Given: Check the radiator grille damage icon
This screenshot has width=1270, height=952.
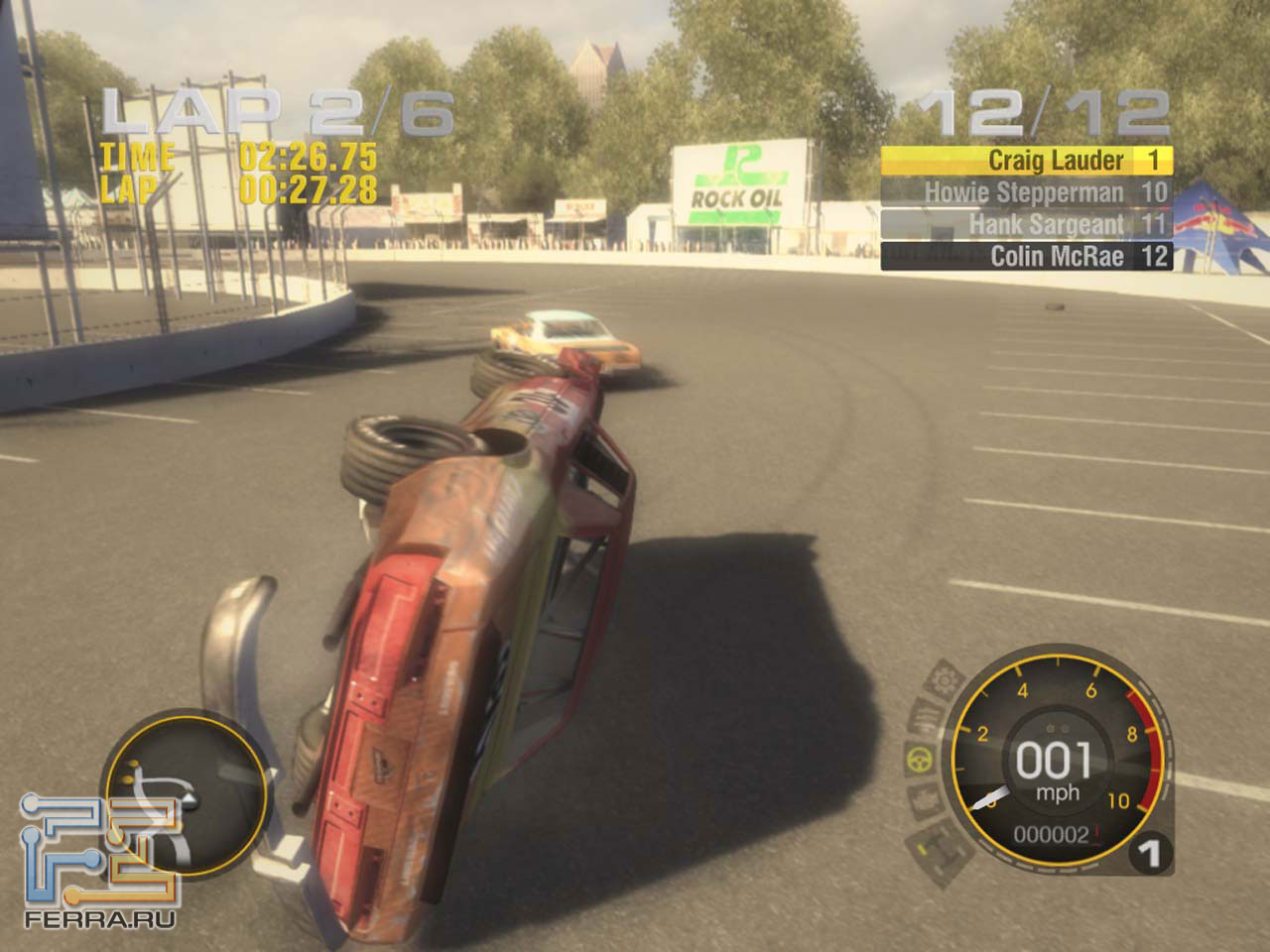Looking at the screenshot, I should (x=927, y=718).
